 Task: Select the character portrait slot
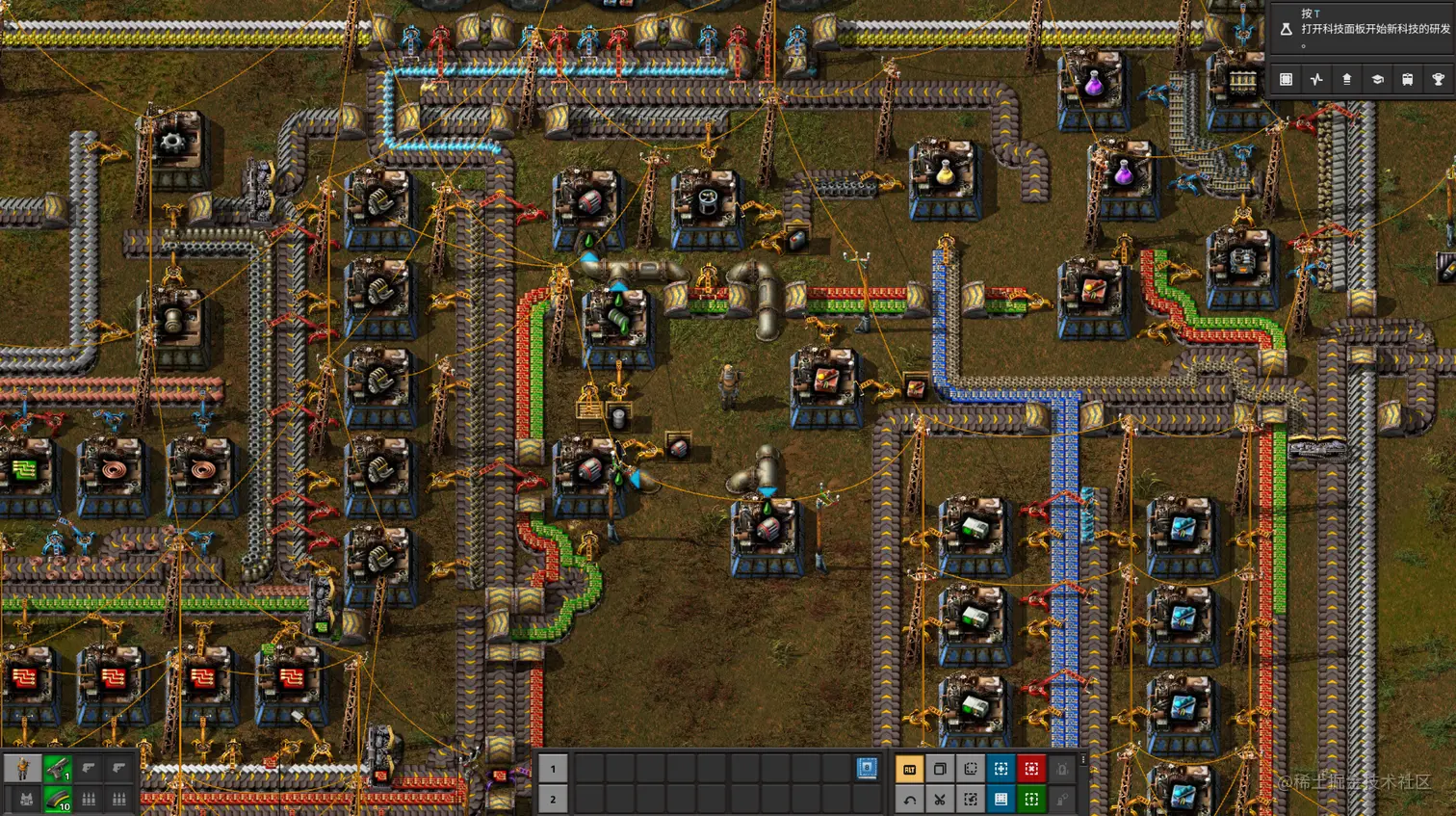tap(23, 768)
